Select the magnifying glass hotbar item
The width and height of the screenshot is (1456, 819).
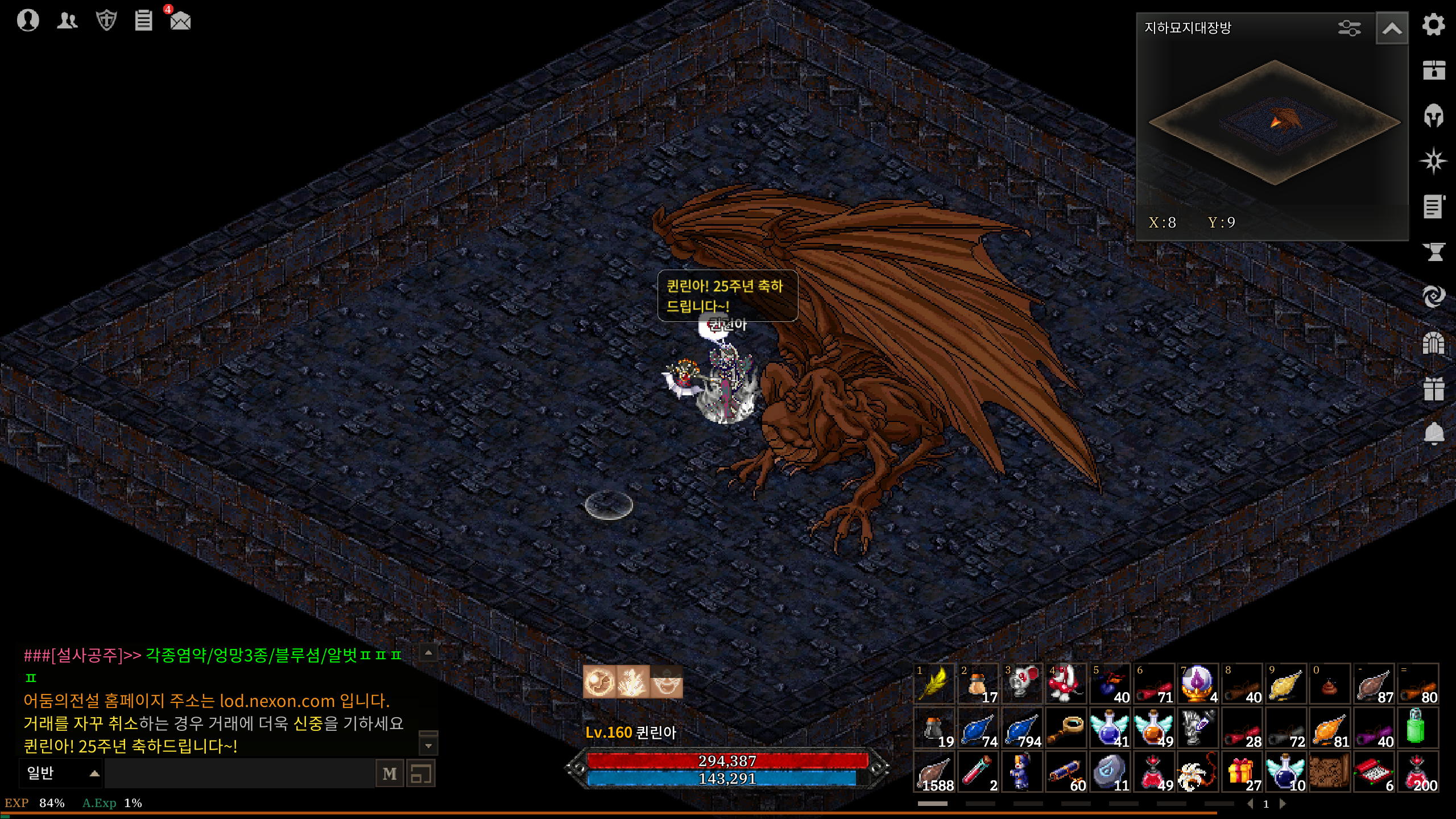tap(1066, 728)
